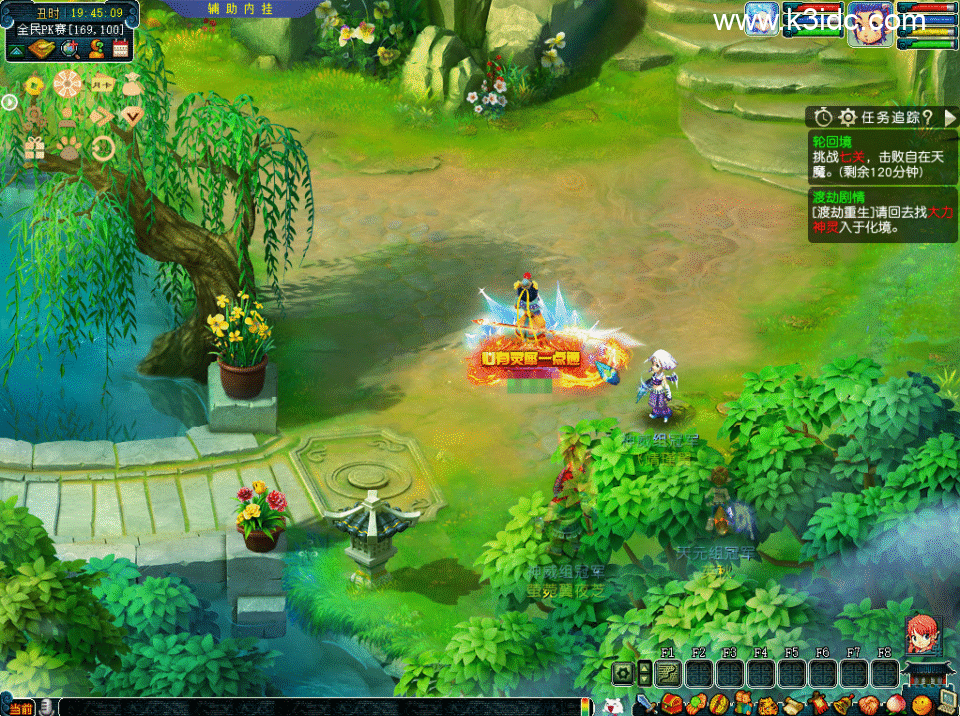This screenshot has width=960, height=716.
Task: Open the magnifier world map icon
Action: [69, 48]
